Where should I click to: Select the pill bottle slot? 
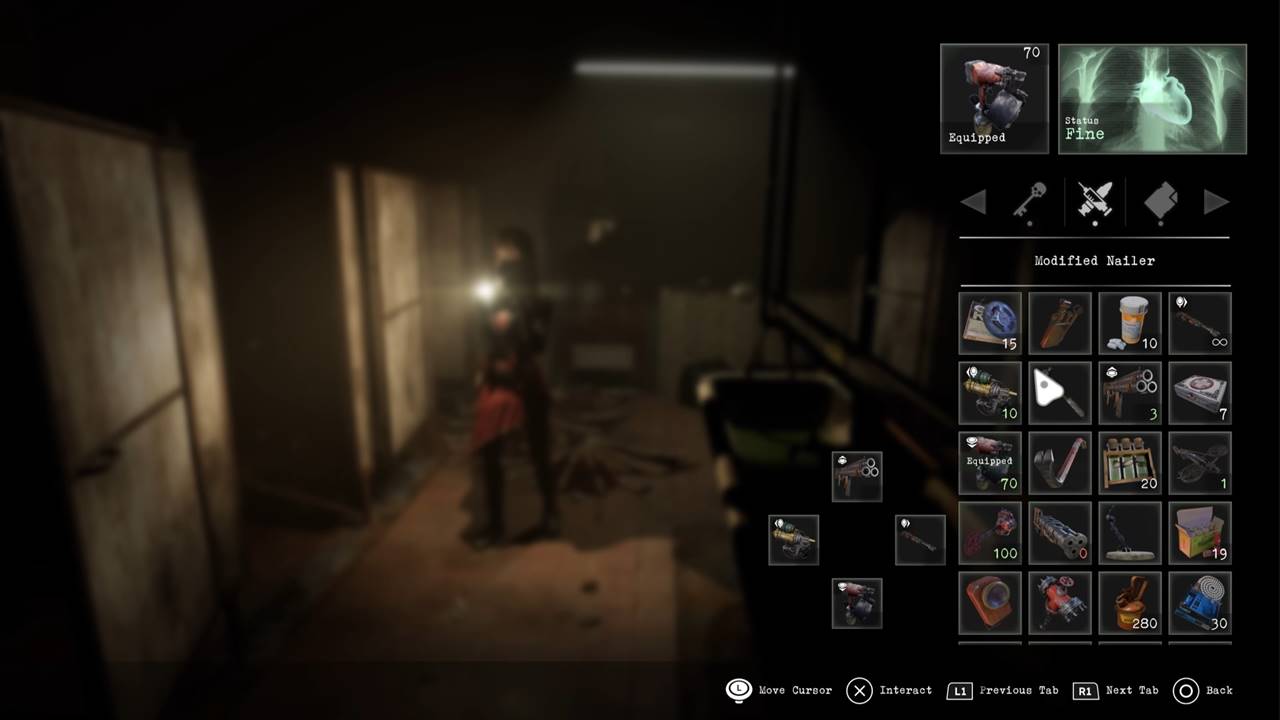click(x=1130, y=323)
